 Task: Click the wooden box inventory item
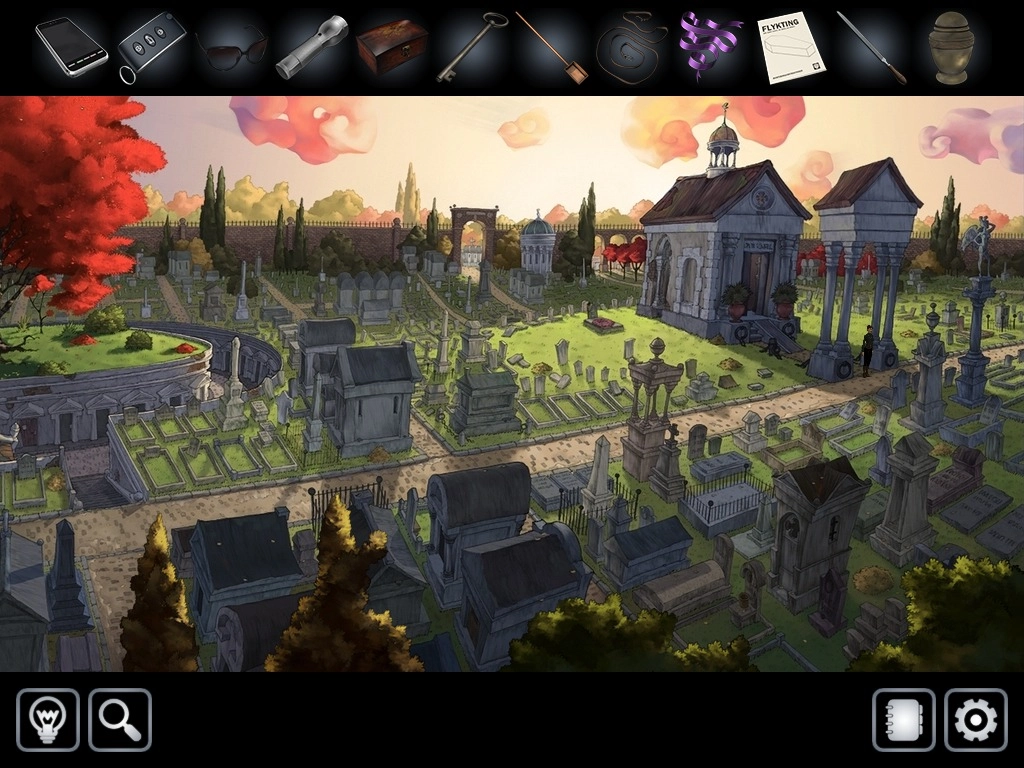click(x=391, y=46)
